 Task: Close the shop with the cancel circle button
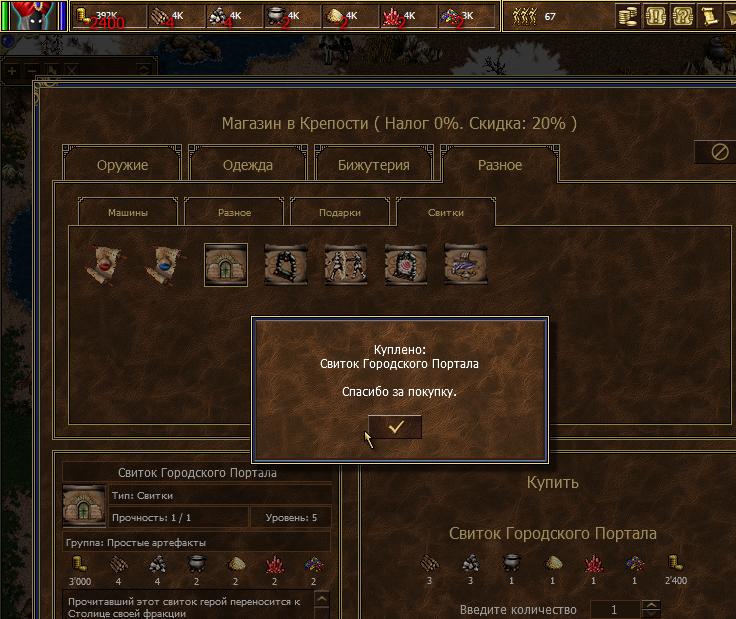(719, 151)
